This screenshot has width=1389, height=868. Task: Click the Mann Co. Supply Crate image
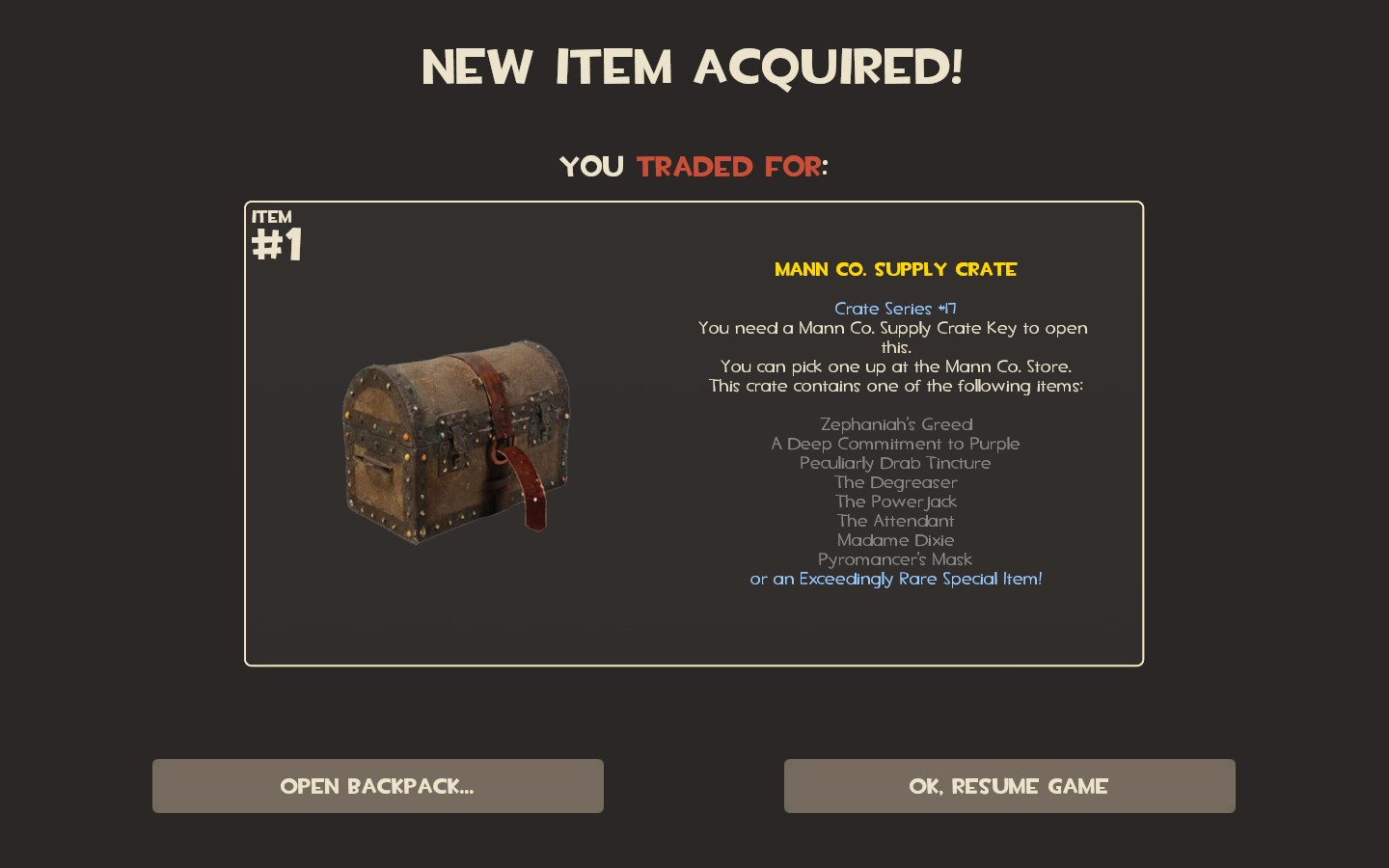point(455,444)
